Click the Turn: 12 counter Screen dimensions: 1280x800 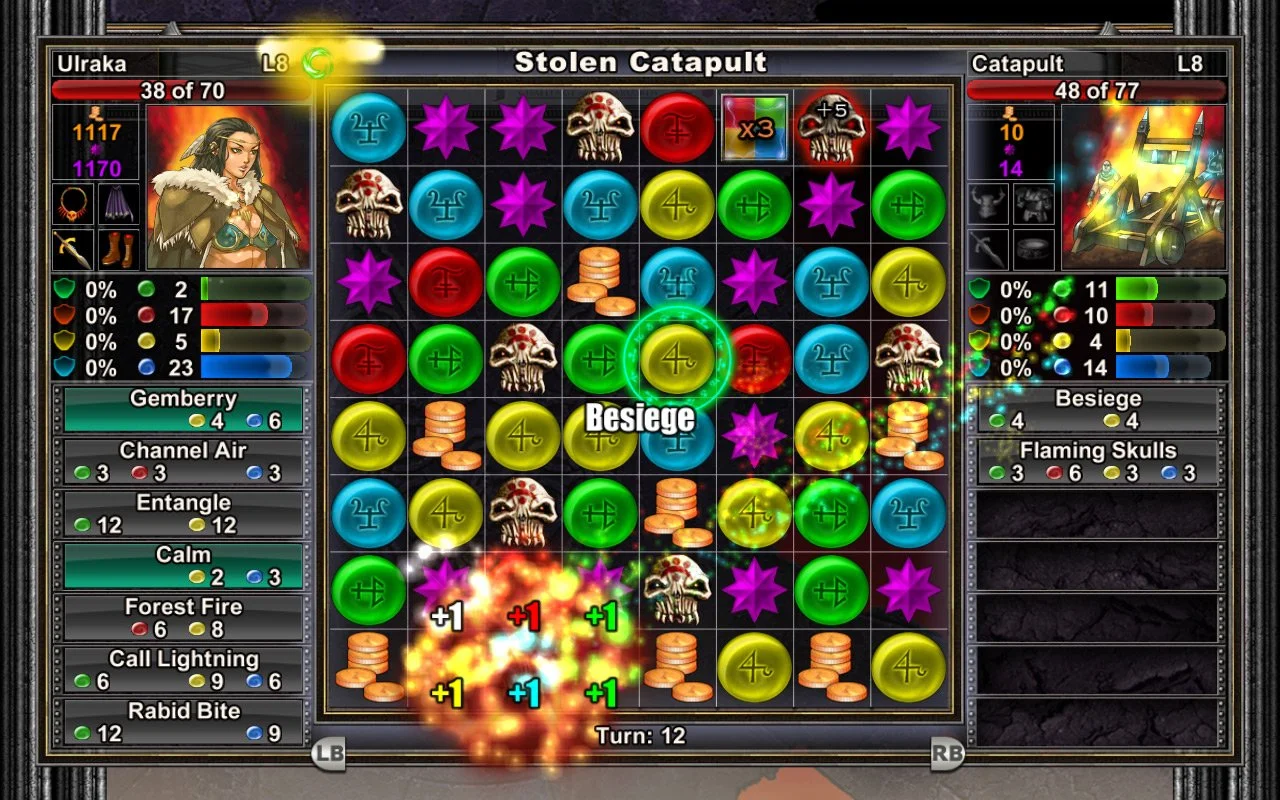click(x=641, y=736)
